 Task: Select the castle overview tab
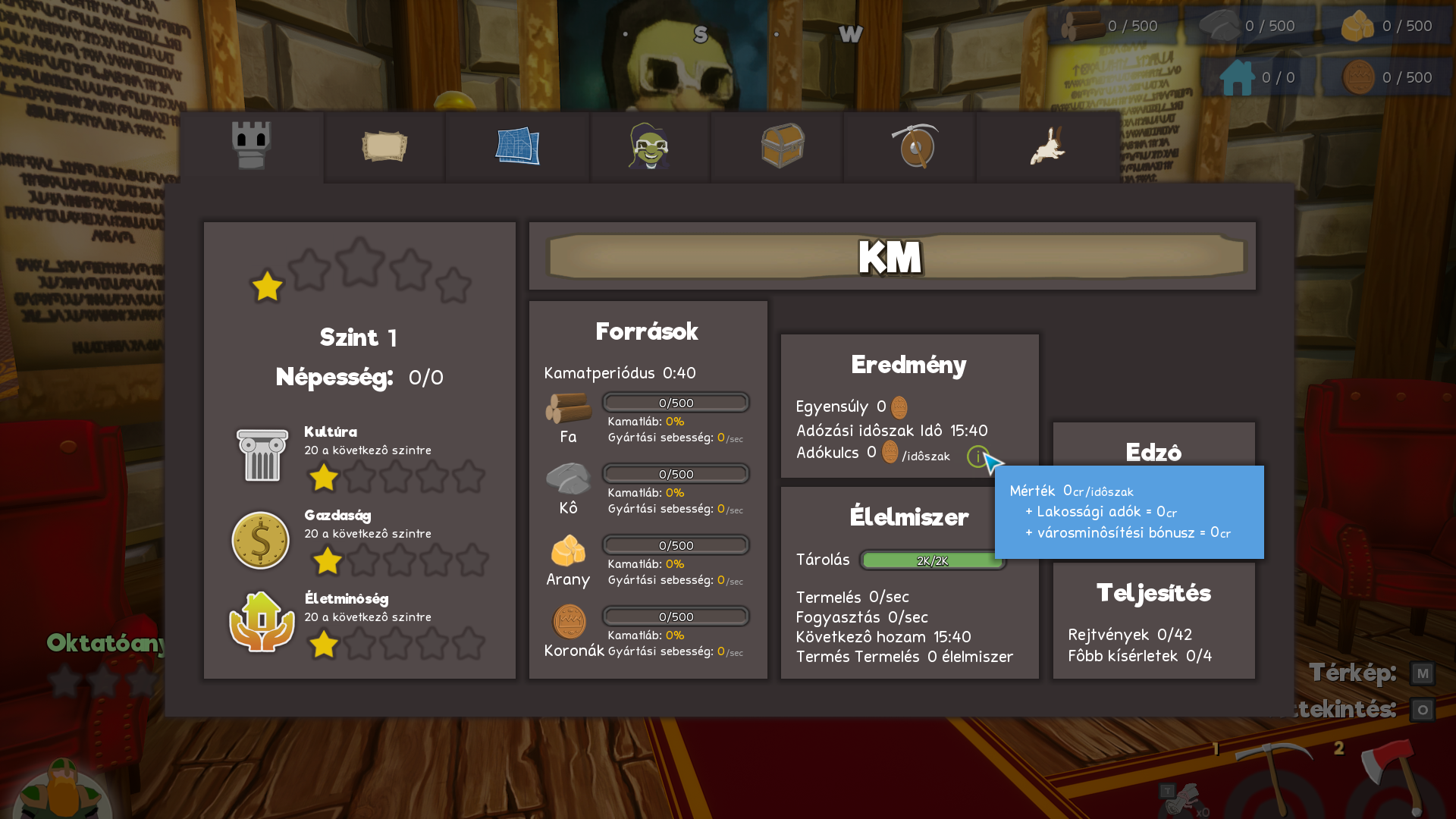[252, 146]
